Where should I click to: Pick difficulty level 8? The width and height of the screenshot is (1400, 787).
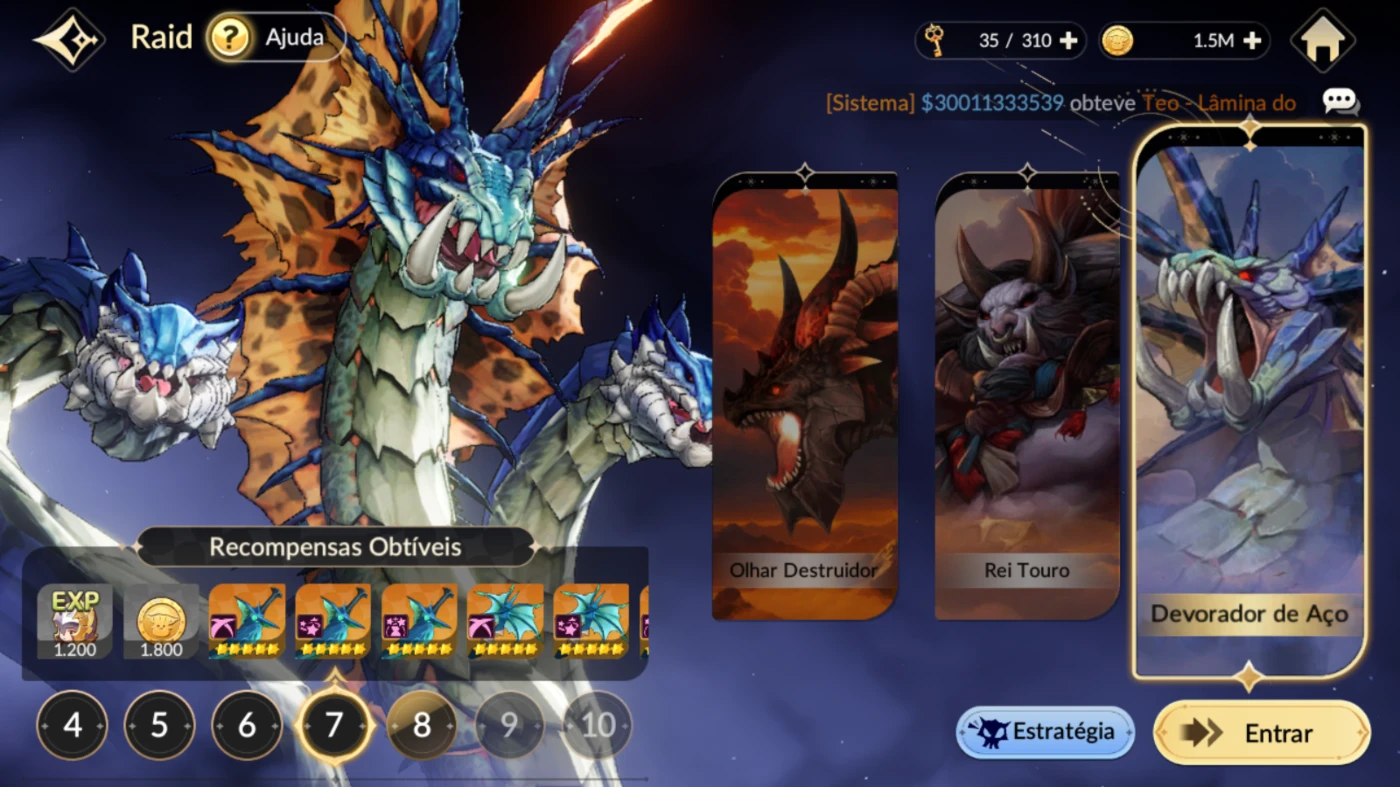point(422,725)
